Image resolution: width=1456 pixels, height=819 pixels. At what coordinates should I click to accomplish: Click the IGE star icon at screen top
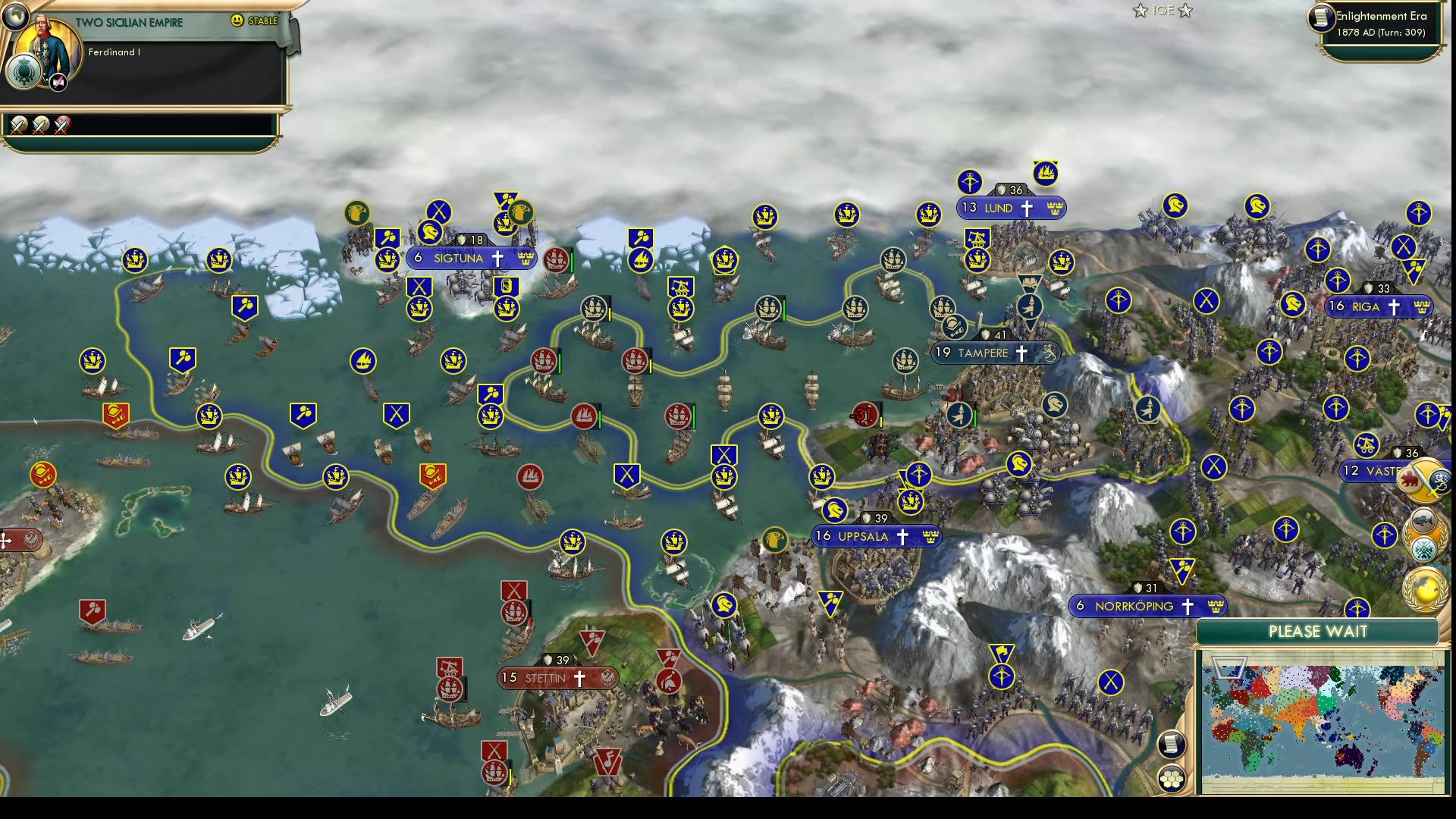[x=1140, y=11]
